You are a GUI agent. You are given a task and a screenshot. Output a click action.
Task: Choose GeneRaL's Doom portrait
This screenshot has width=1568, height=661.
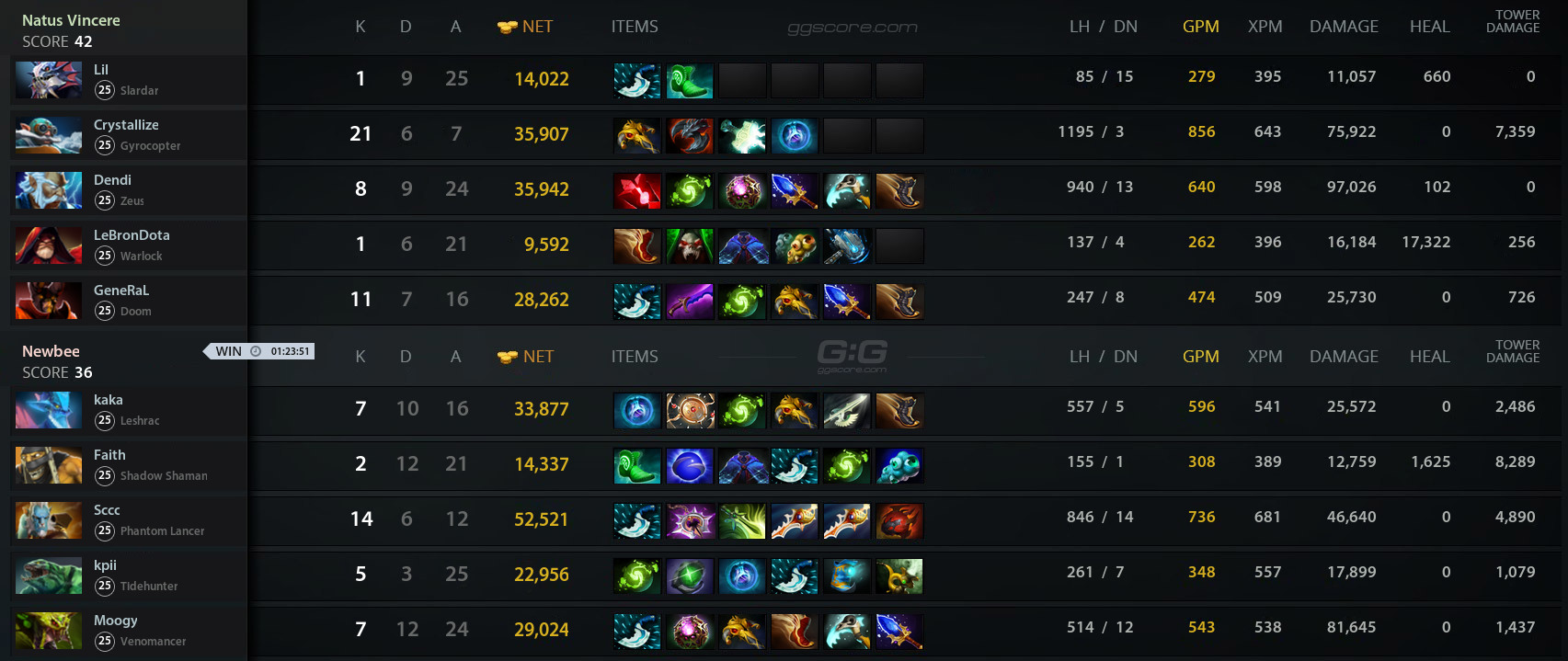49,301
